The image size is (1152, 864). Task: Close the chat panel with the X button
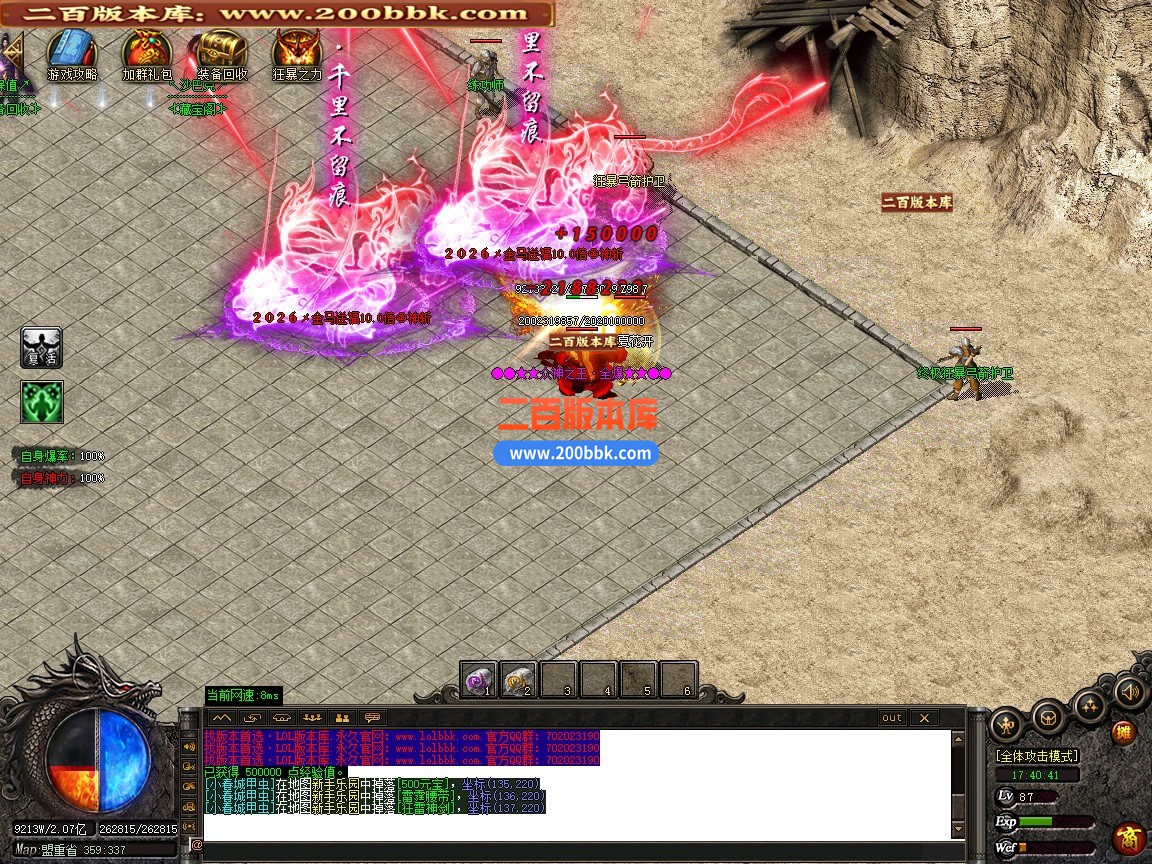[x=925, y=717]
